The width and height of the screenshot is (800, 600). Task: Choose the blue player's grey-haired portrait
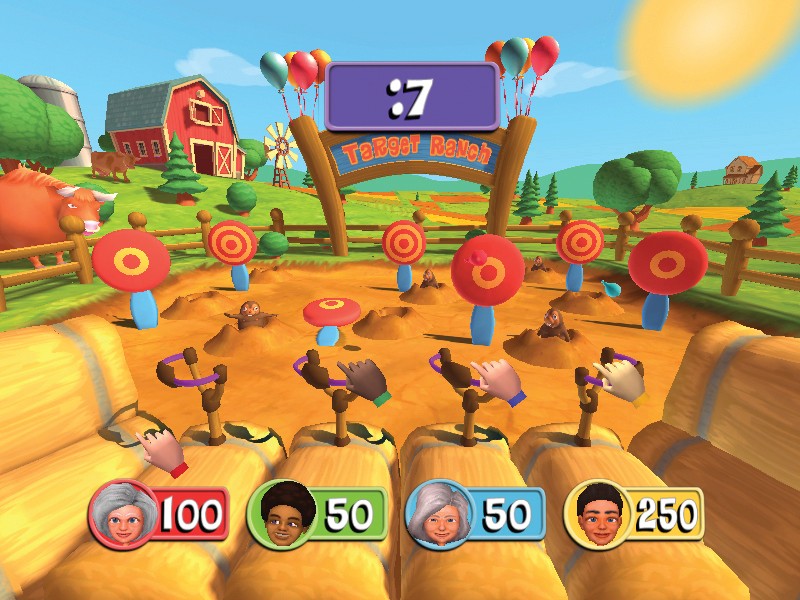(x=437, y=516)
